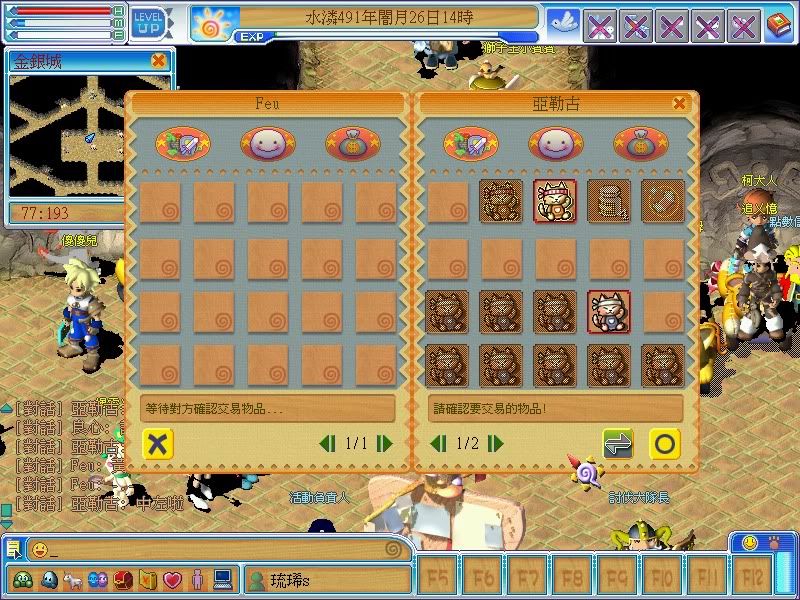Click the chat input field
Screen dimensions: 800x600
pos(220,549)
